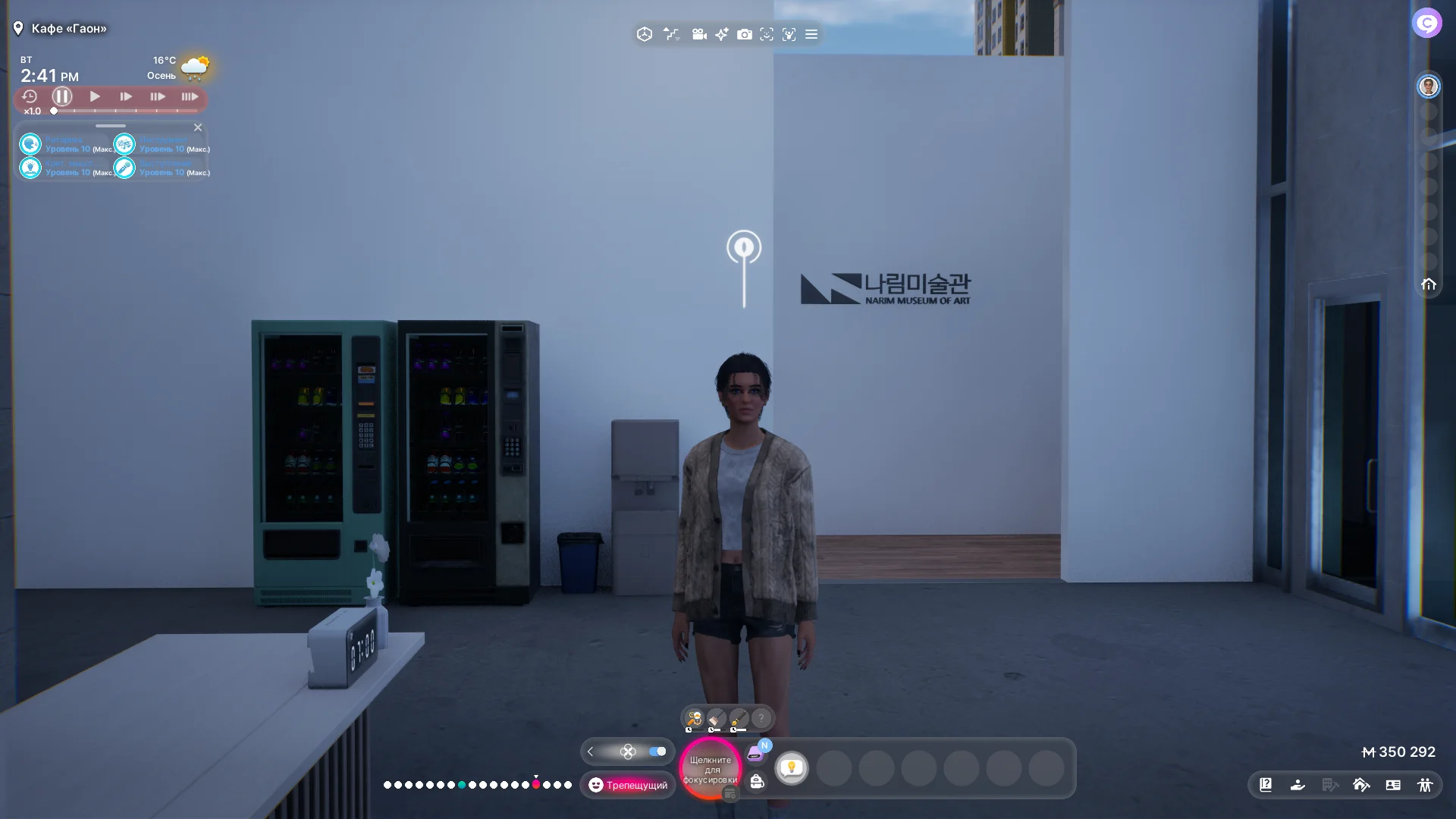Viewport: 1456px width, 819px height.
Task: Set game speed to normal play
Action: point(95,96)
